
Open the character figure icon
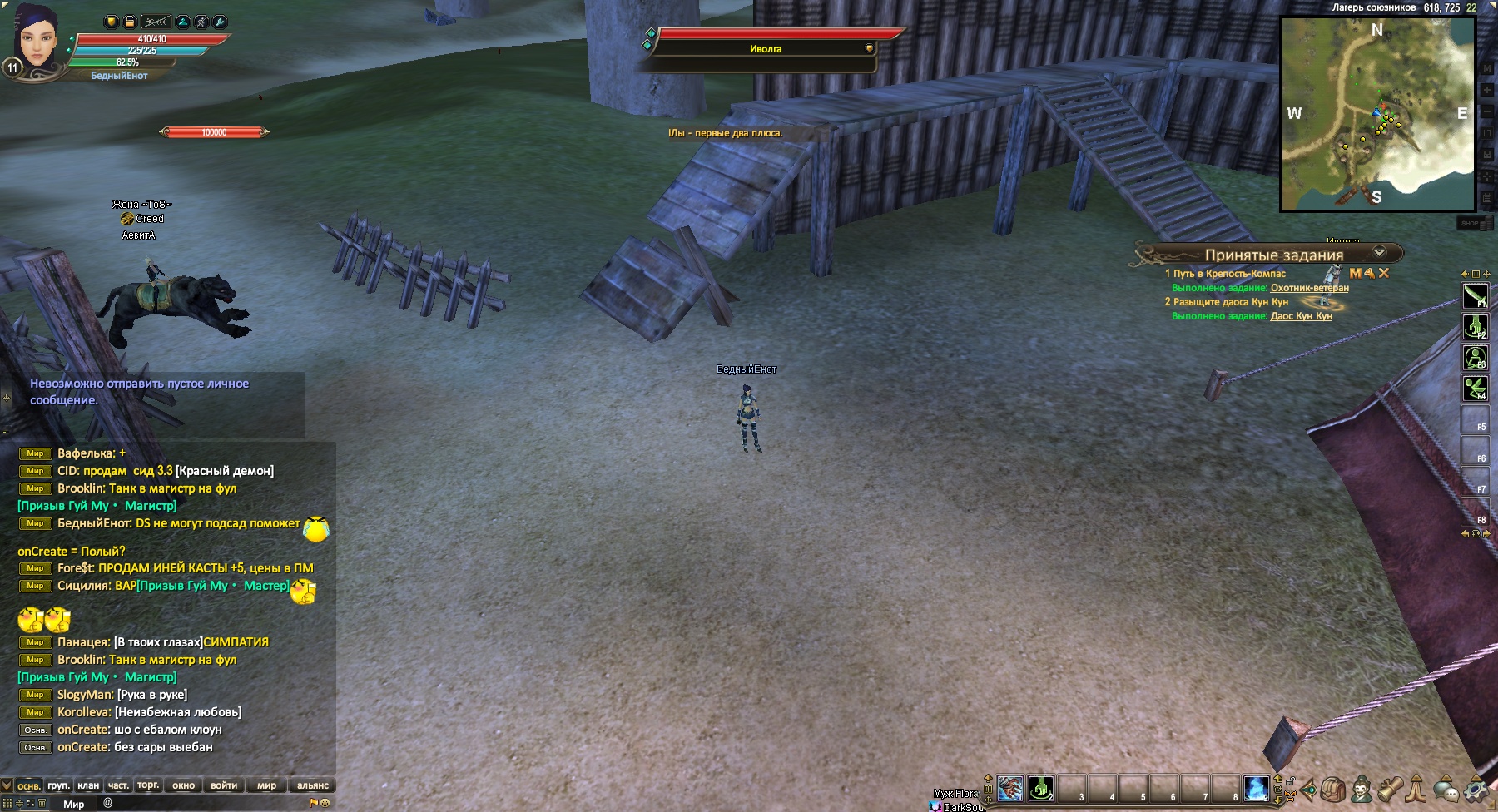(1362, 789)
